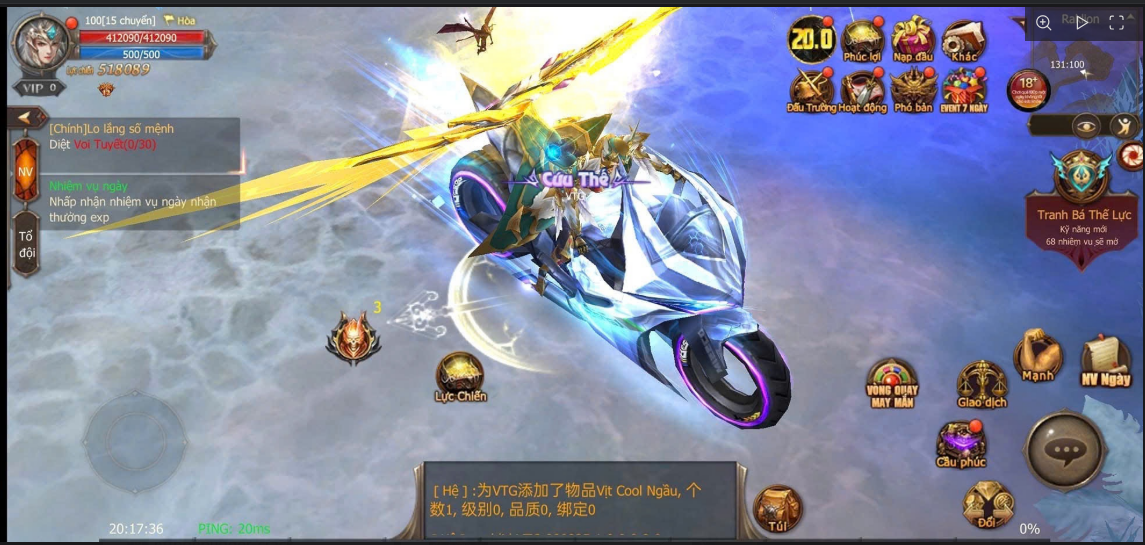
Task: Open the character portrait profile
Action: [41, 42]
